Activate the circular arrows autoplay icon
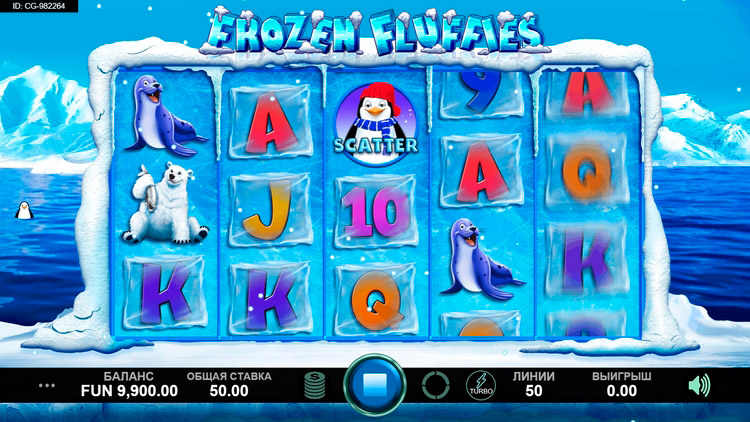Image resolution: width=750 pixels, height=422 pixels. pyautogui.click(x=436, y=385)
